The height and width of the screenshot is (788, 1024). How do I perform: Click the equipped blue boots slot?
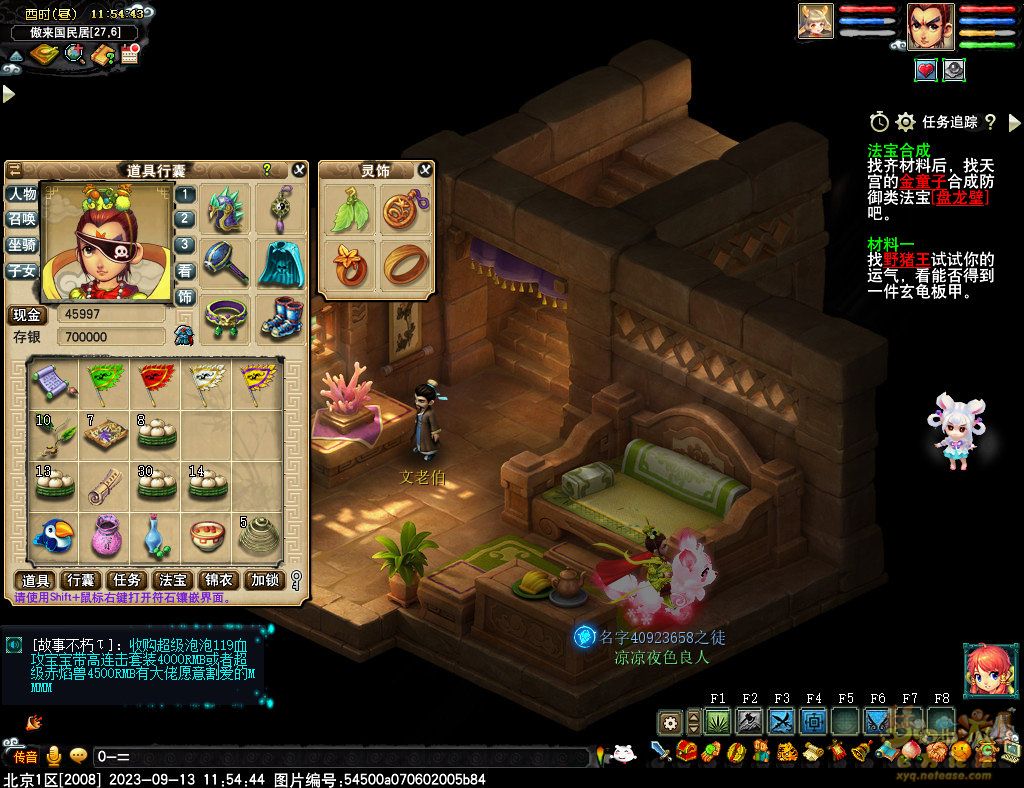281,317
